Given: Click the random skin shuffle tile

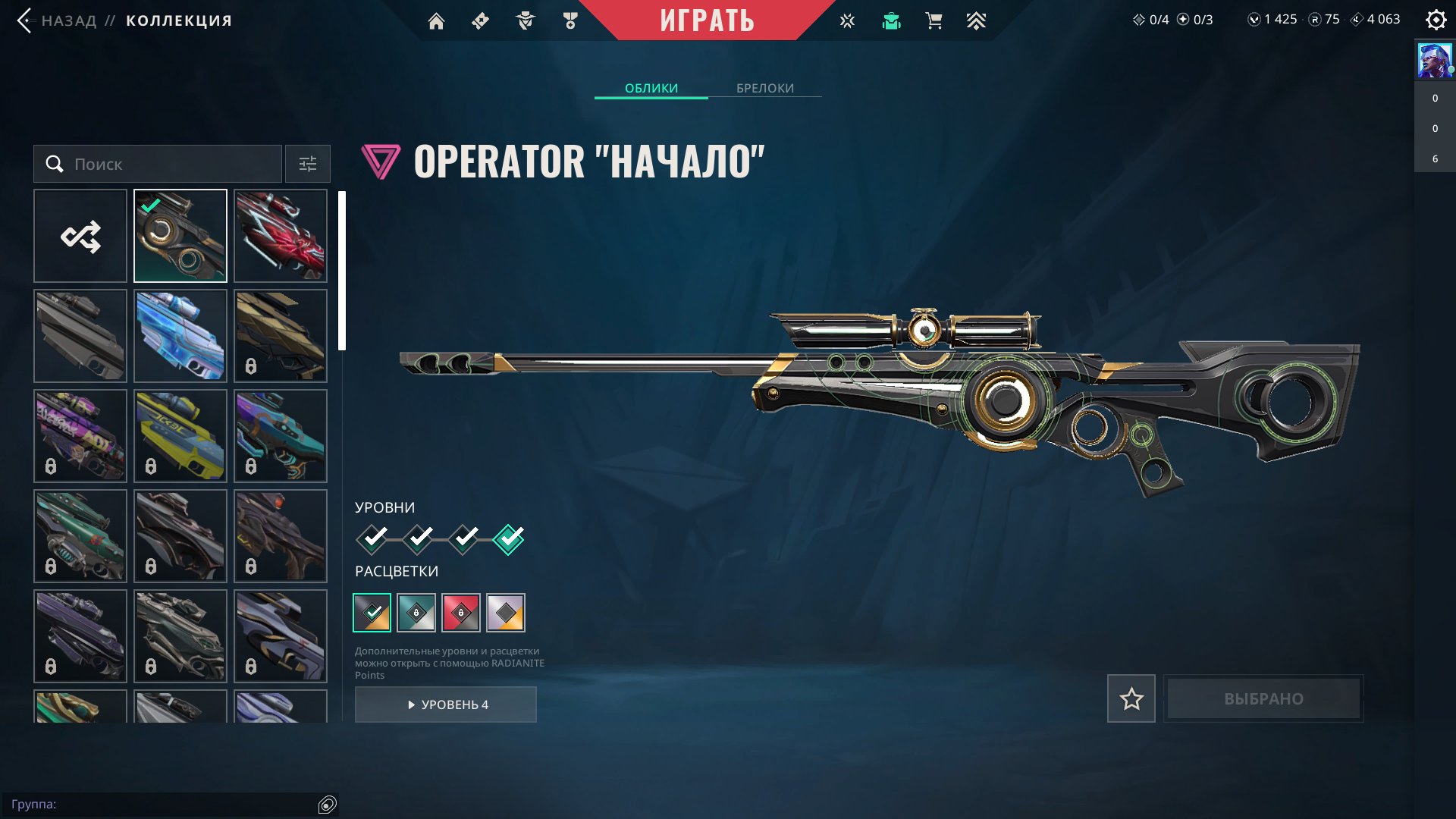Looking at the screenshot, I should pos(80,236).
